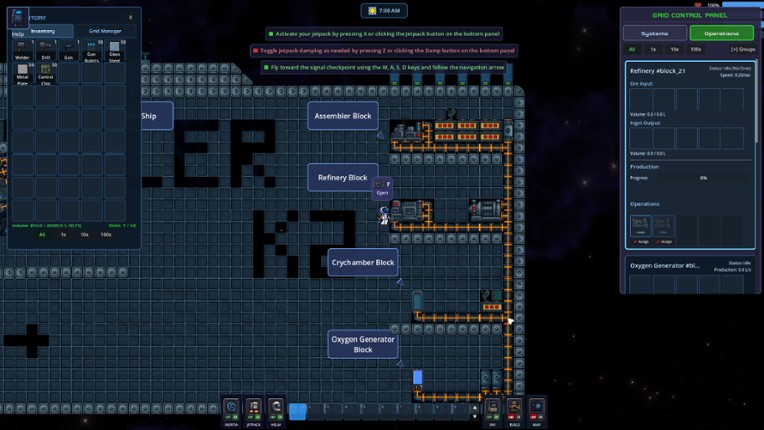764x430 pixels.
Task: Select the highlighted blue hotbar slot
Action: click(297, 411)
